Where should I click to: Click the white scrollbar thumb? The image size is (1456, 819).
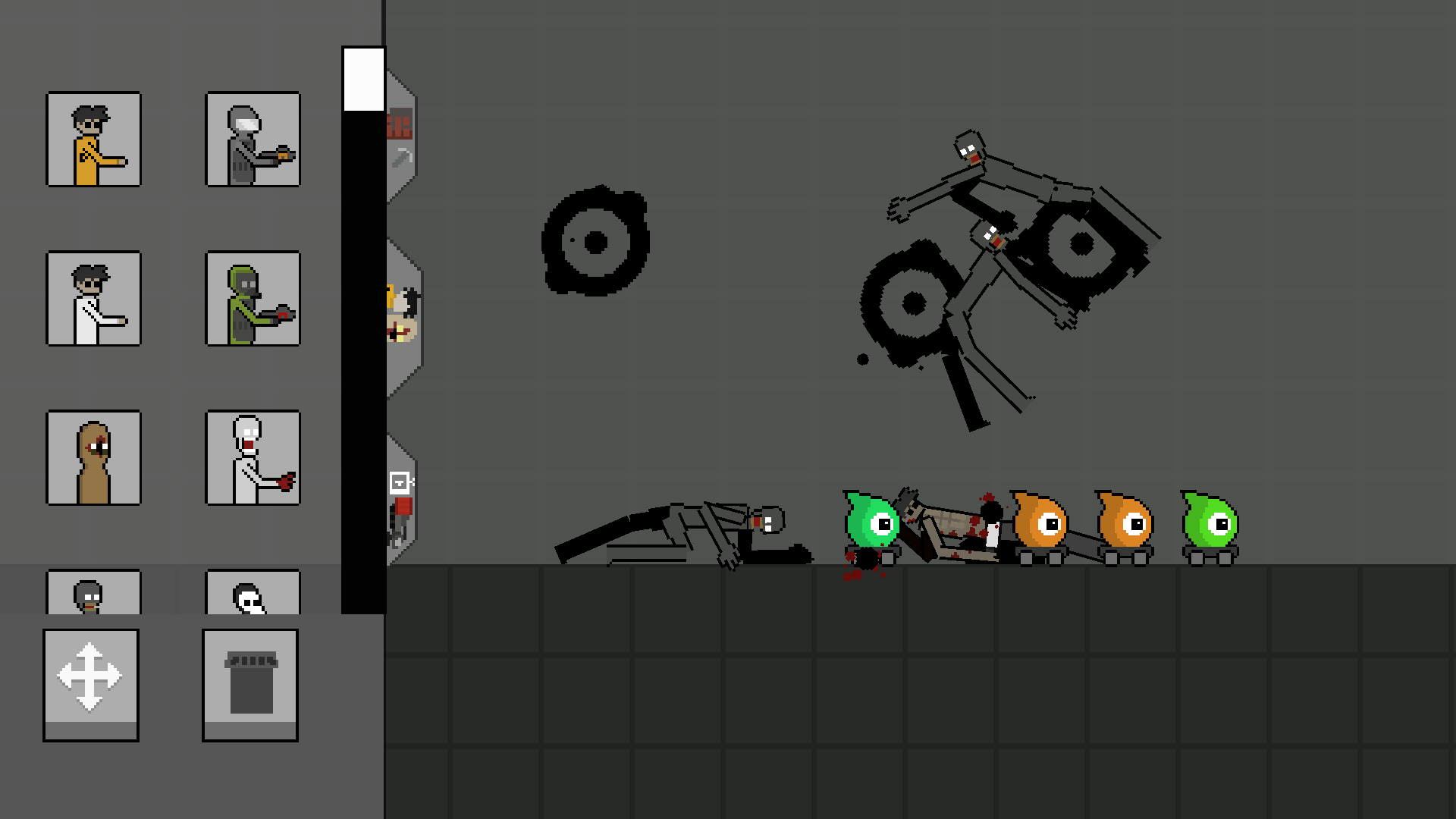364,78
